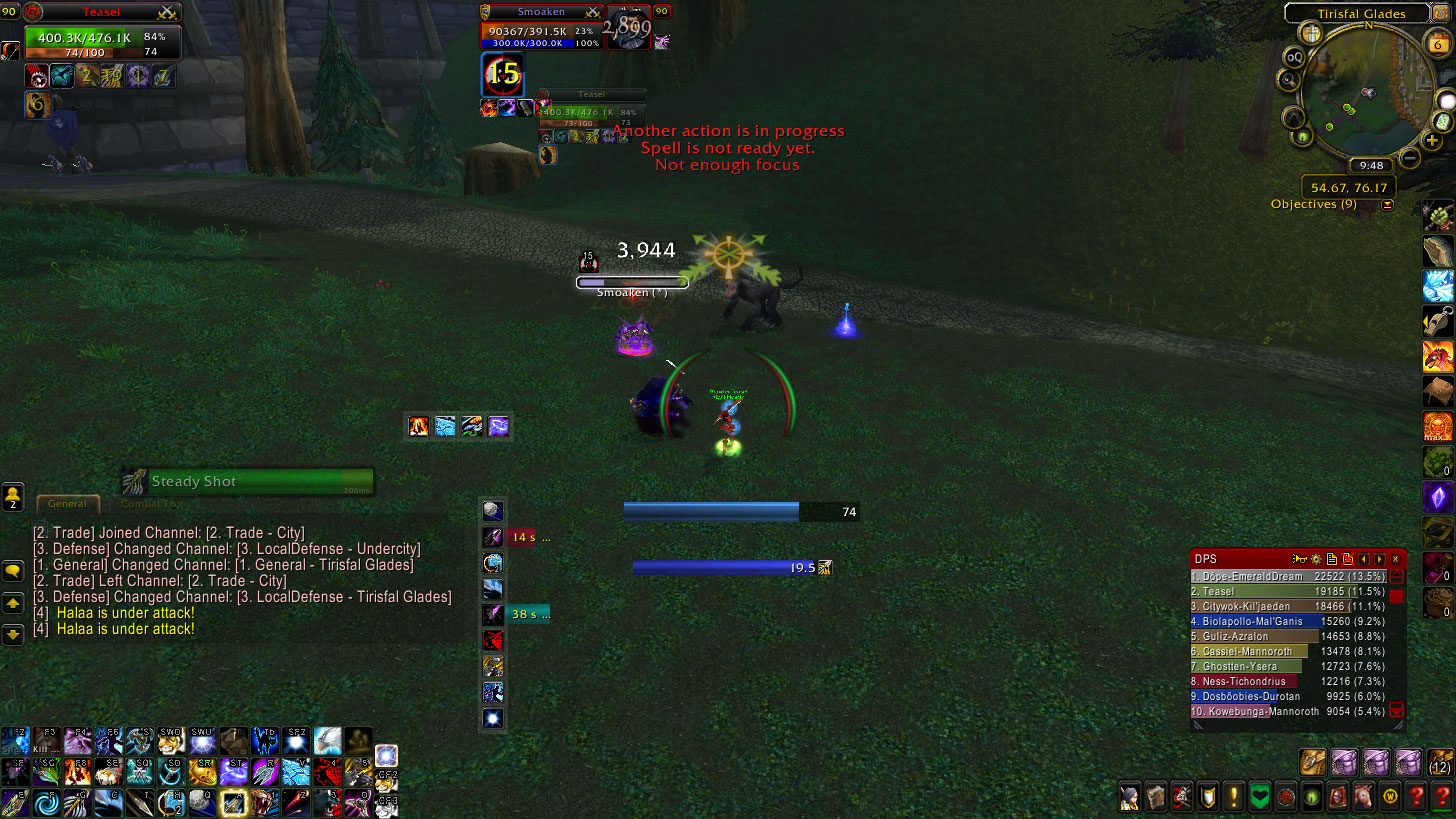Switch to the General chat tab
Image resolution: width=1456 pixels, height=819 pixels.
(68, 504)
